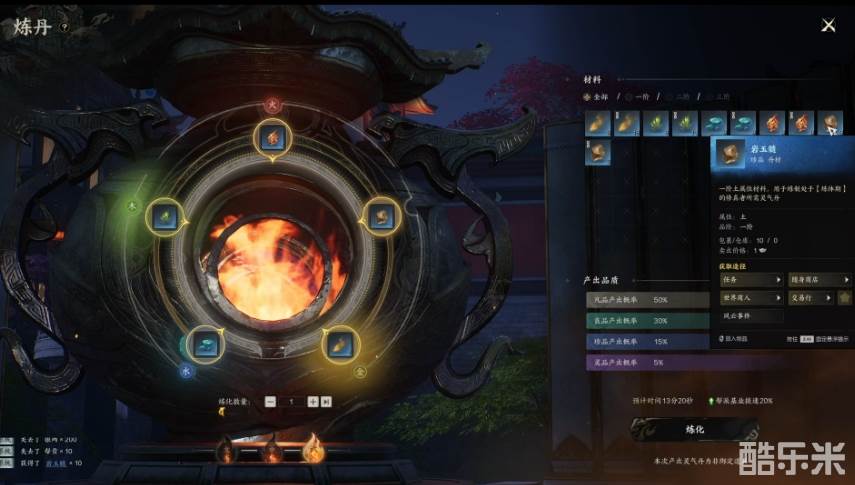Screen dimensions: 855x485
Task: Select the metal element slot with golden material
Action: pos(339,343)
